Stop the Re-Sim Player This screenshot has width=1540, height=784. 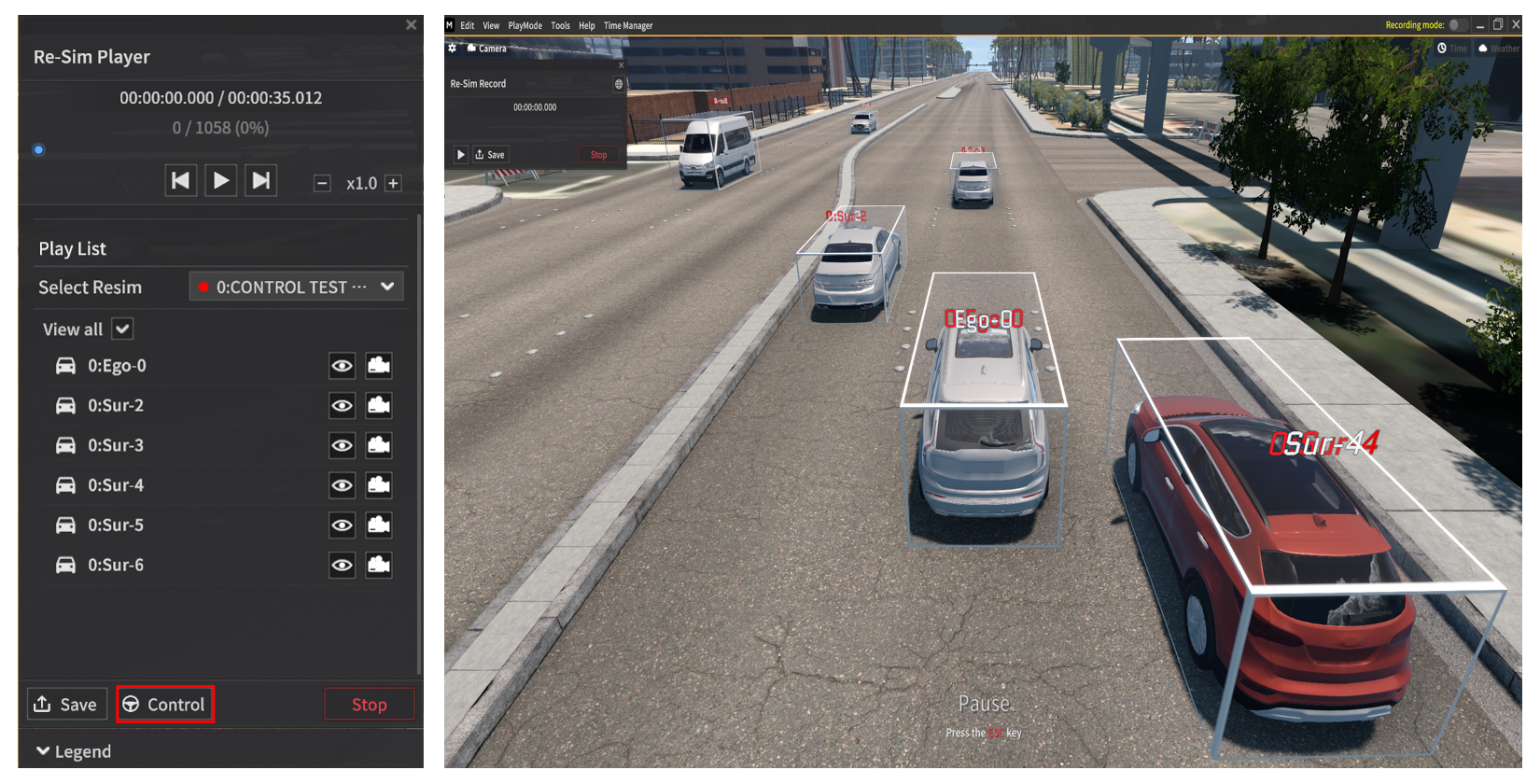(369, 705)
